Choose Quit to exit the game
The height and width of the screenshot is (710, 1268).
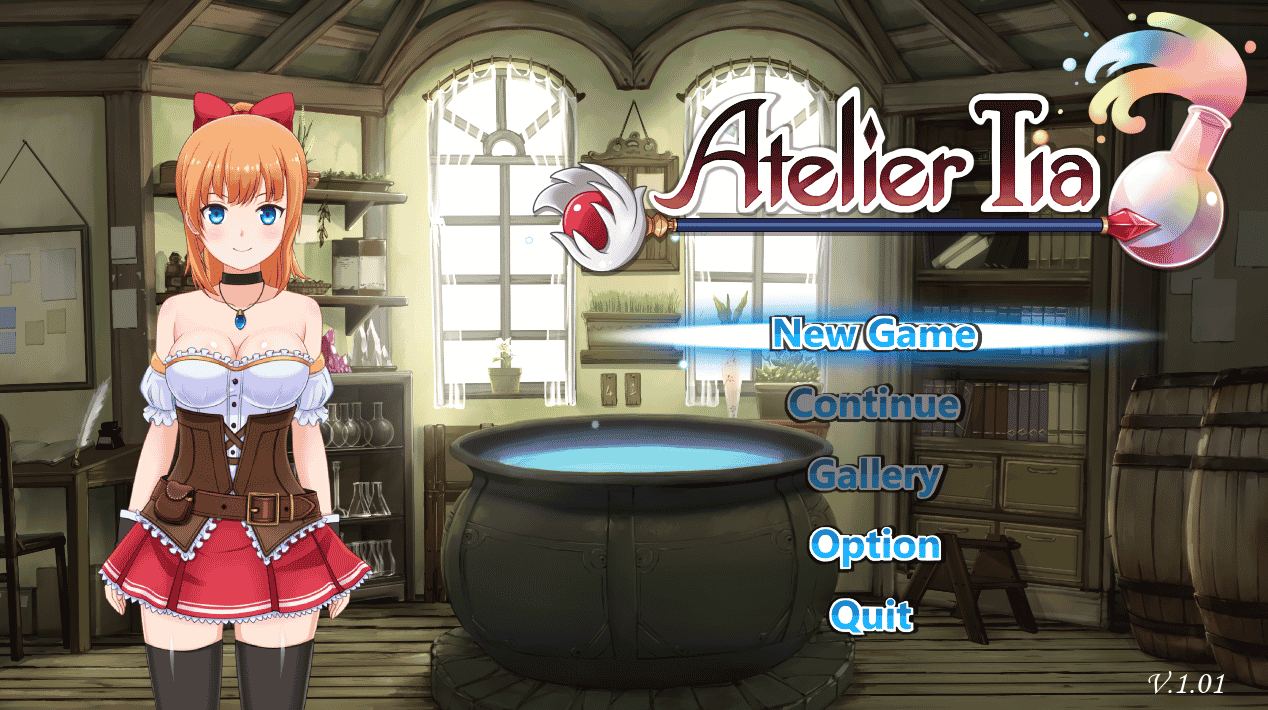point(872,615)
